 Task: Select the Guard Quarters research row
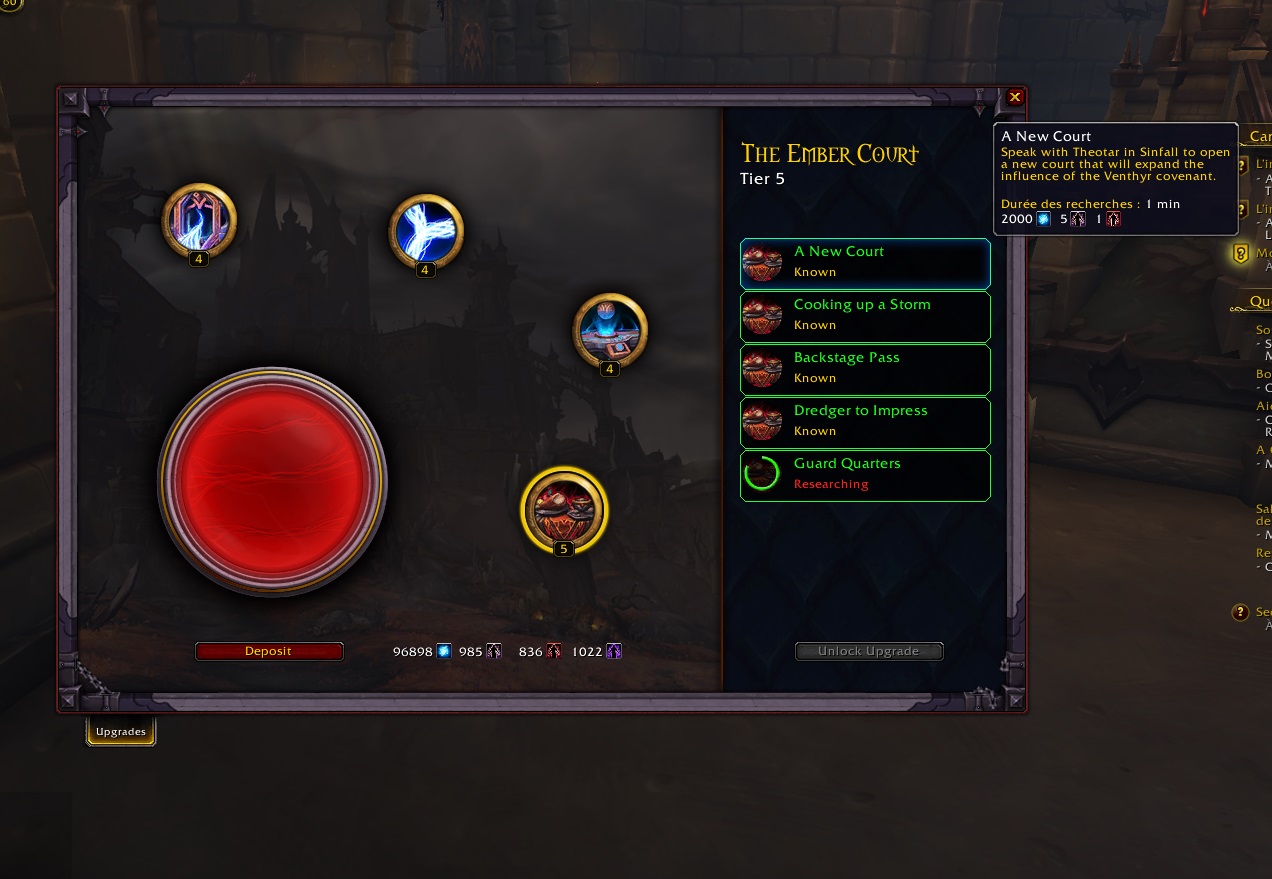point(865,475)
